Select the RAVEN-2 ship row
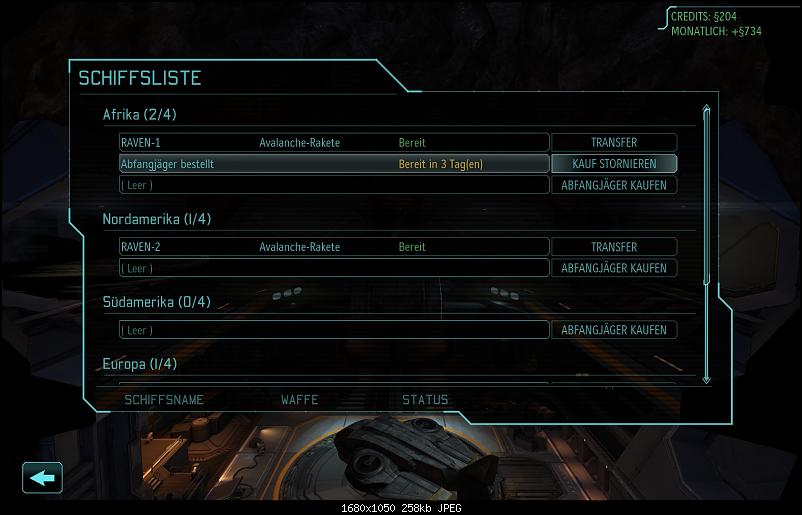This screenshot has width=802, height=515. pyautogui.click(x=334, y=247)
